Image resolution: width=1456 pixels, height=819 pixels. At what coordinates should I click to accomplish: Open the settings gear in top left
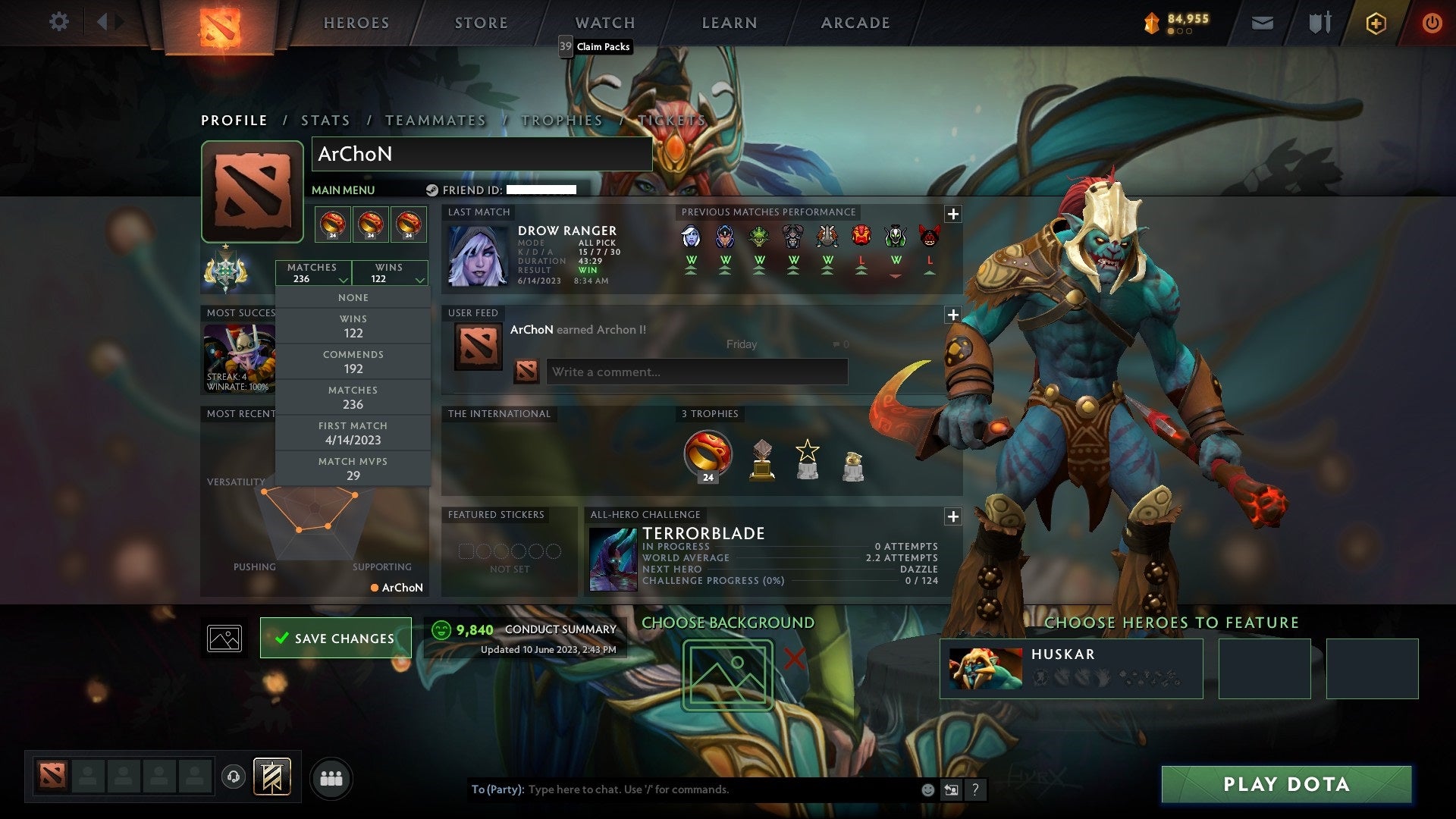tap(59, 22)
